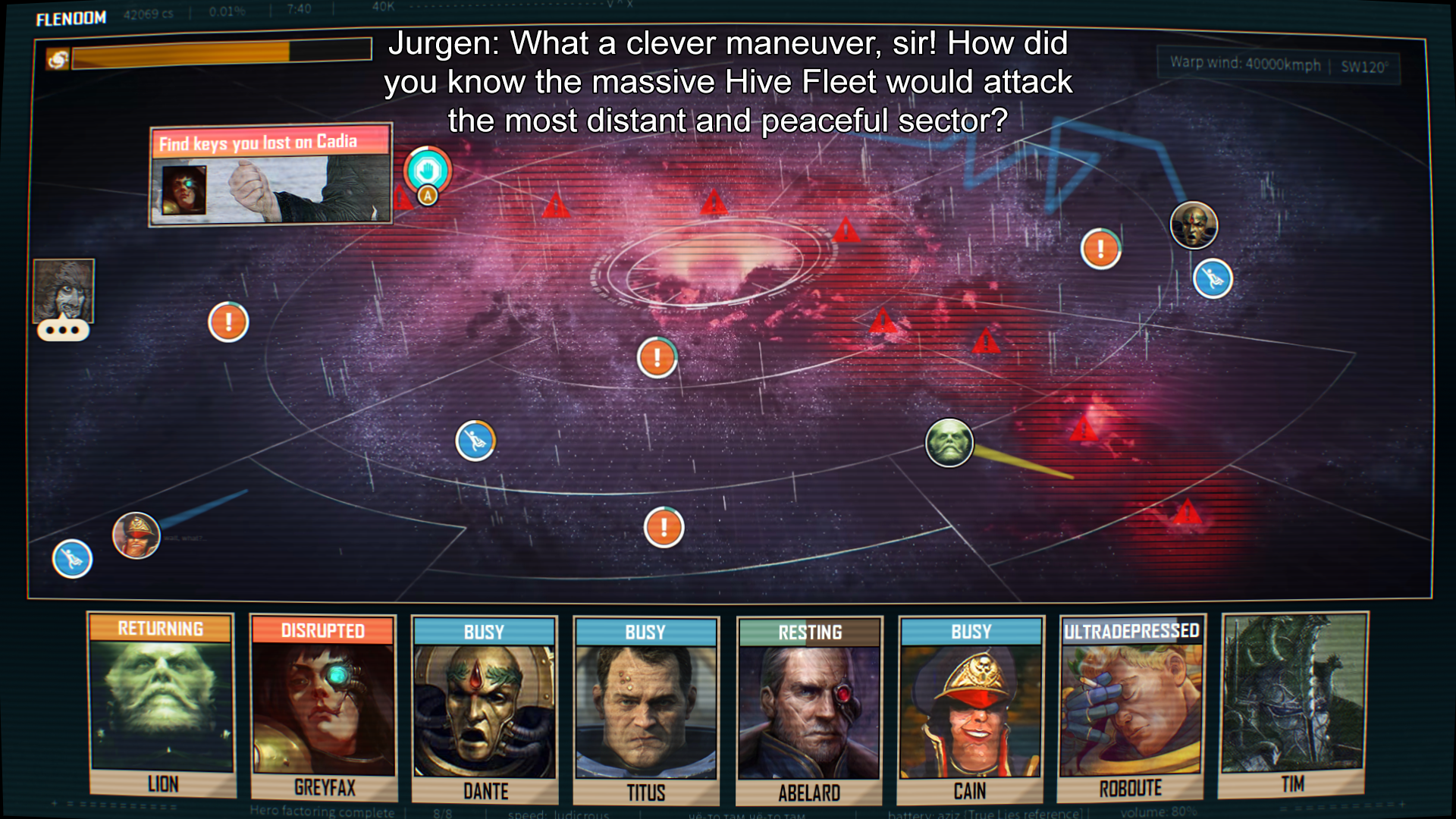The width and height of the screenshot is (1456, 819).
Task: Open the 'Find keys you lost on Cadia' mission
Action: [x=270, y=175]
